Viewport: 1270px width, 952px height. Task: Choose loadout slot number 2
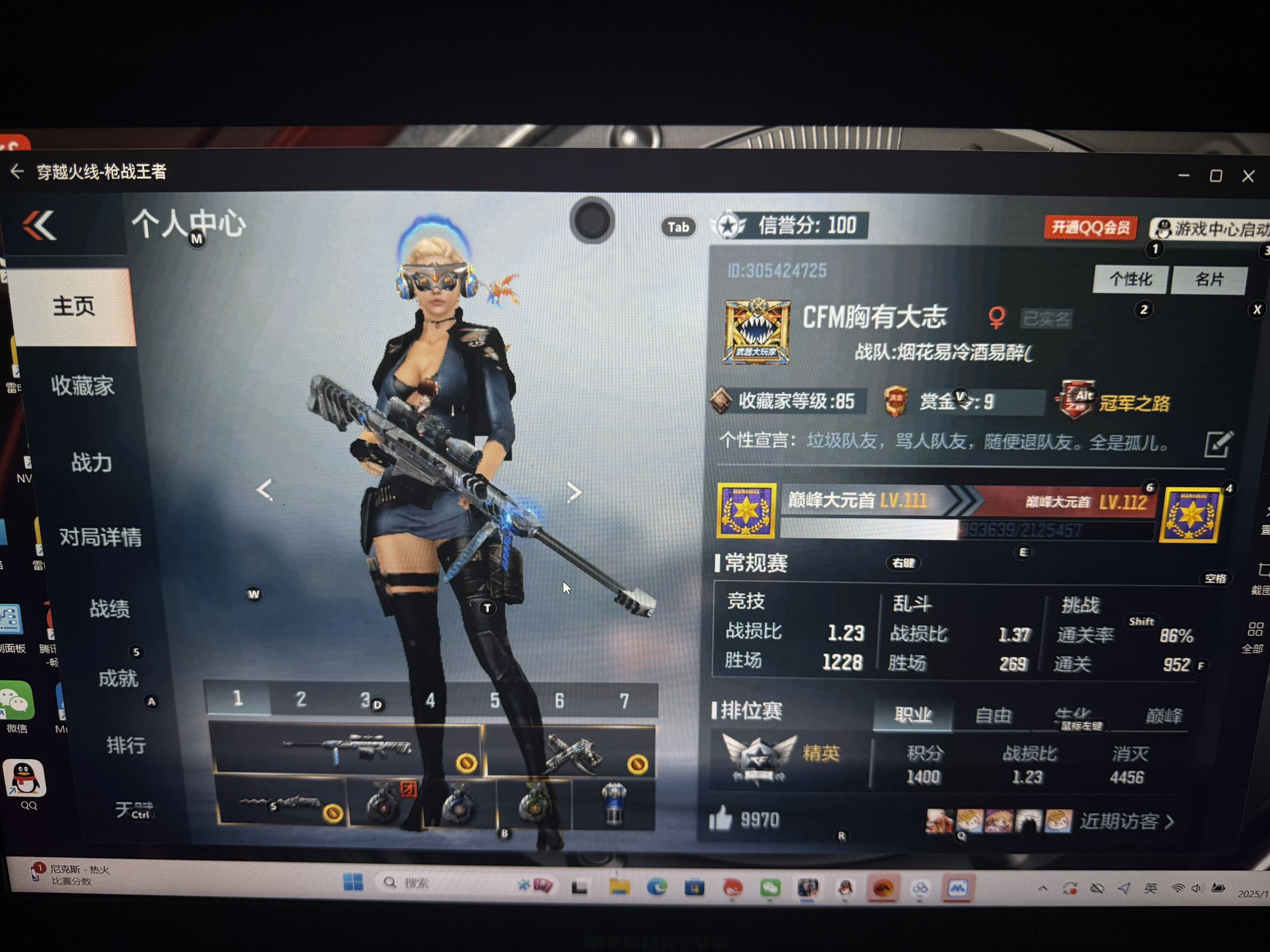click(x=301, y=699)
